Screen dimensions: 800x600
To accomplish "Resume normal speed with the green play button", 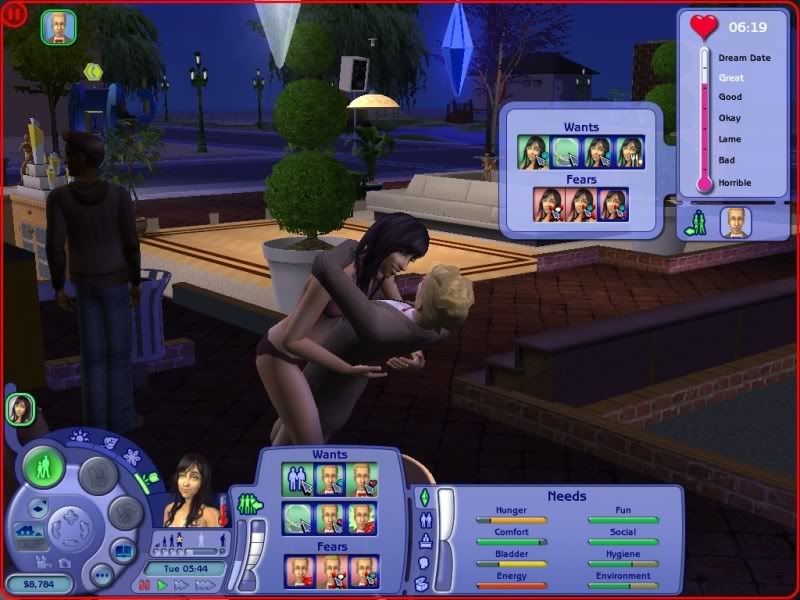I will click(x=161, y=584).
